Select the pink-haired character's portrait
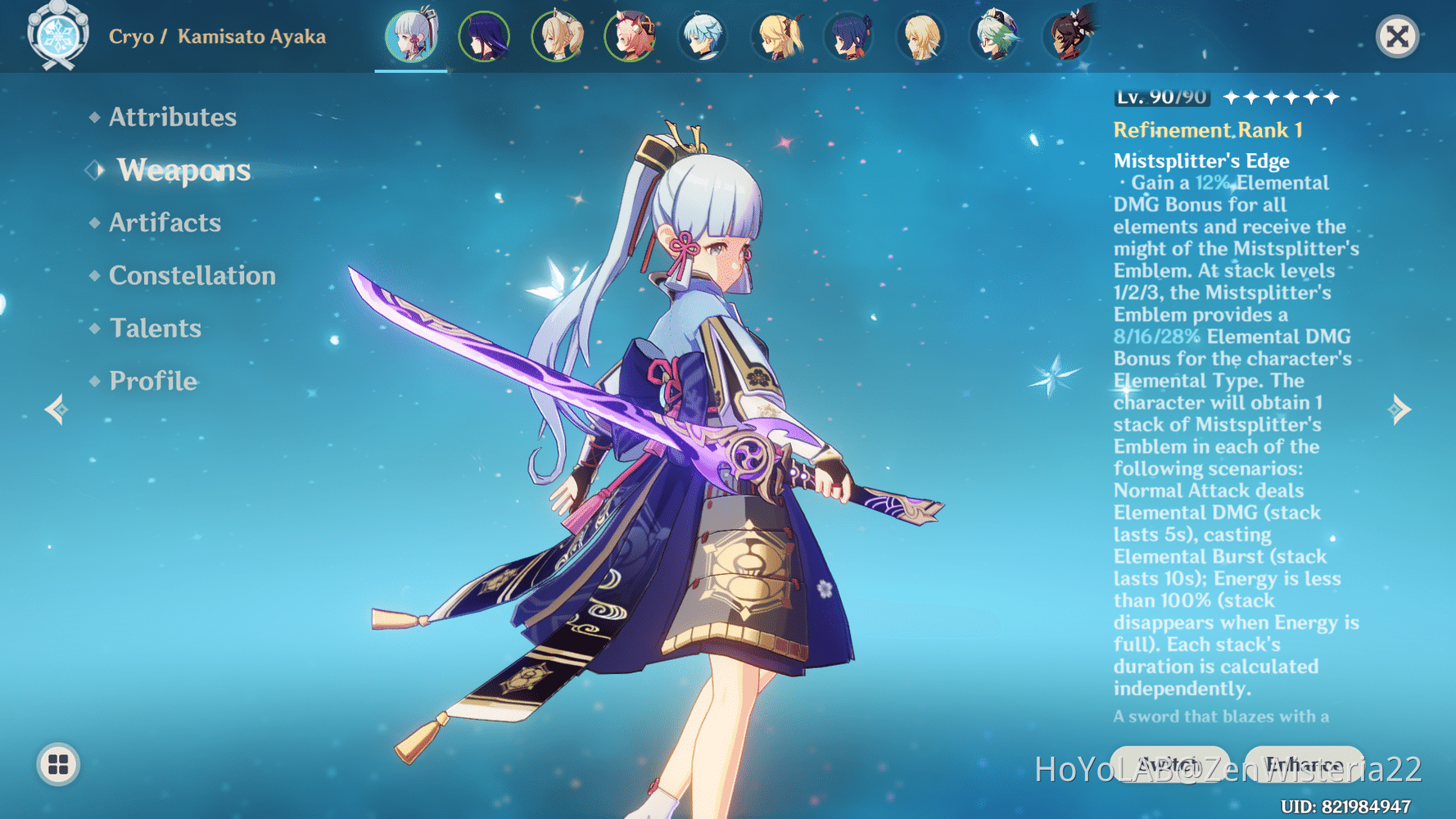Screen dimensions: 1456x819 coord(631,36)
